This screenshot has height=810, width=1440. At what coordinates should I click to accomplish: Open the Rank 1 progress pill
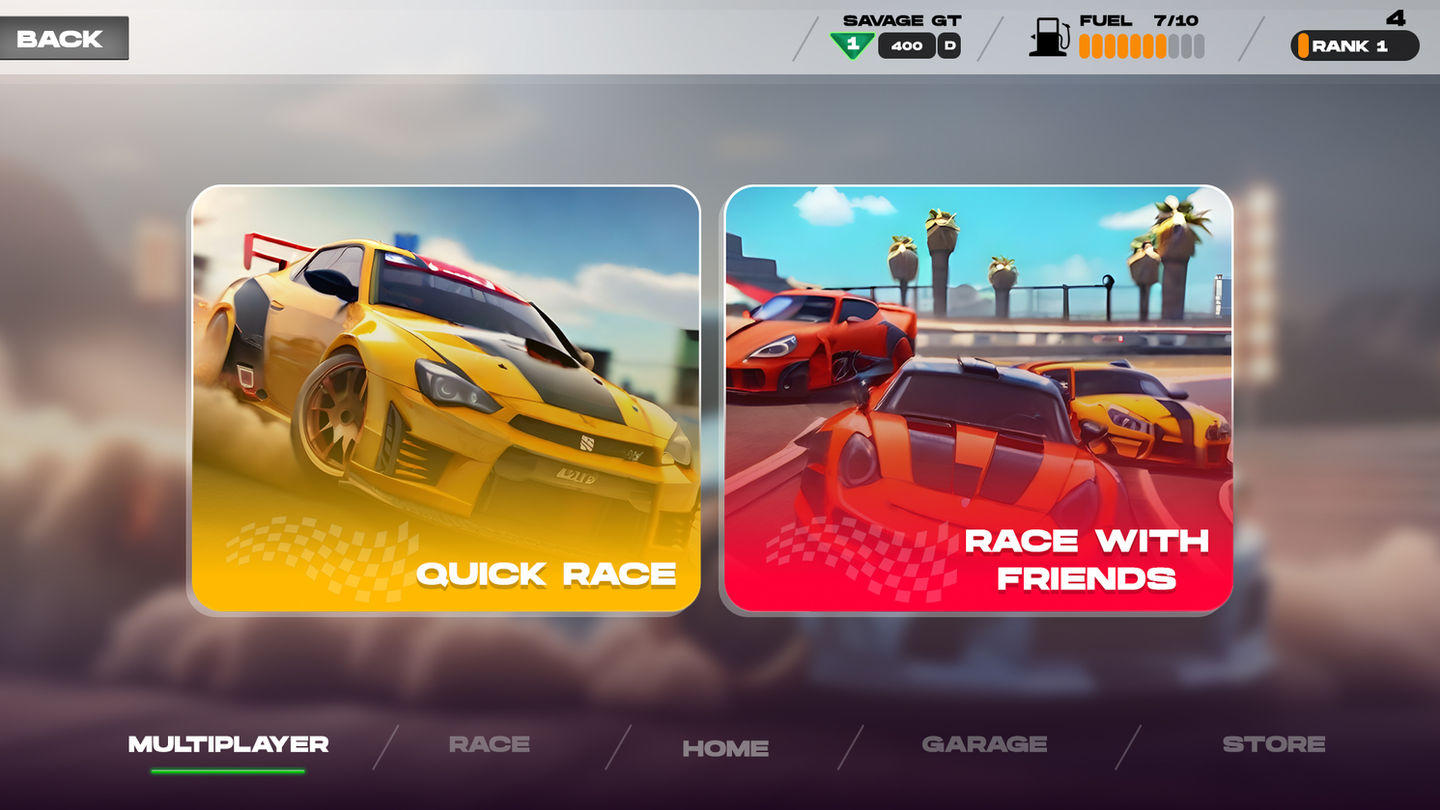click(x=1354, y=46)
